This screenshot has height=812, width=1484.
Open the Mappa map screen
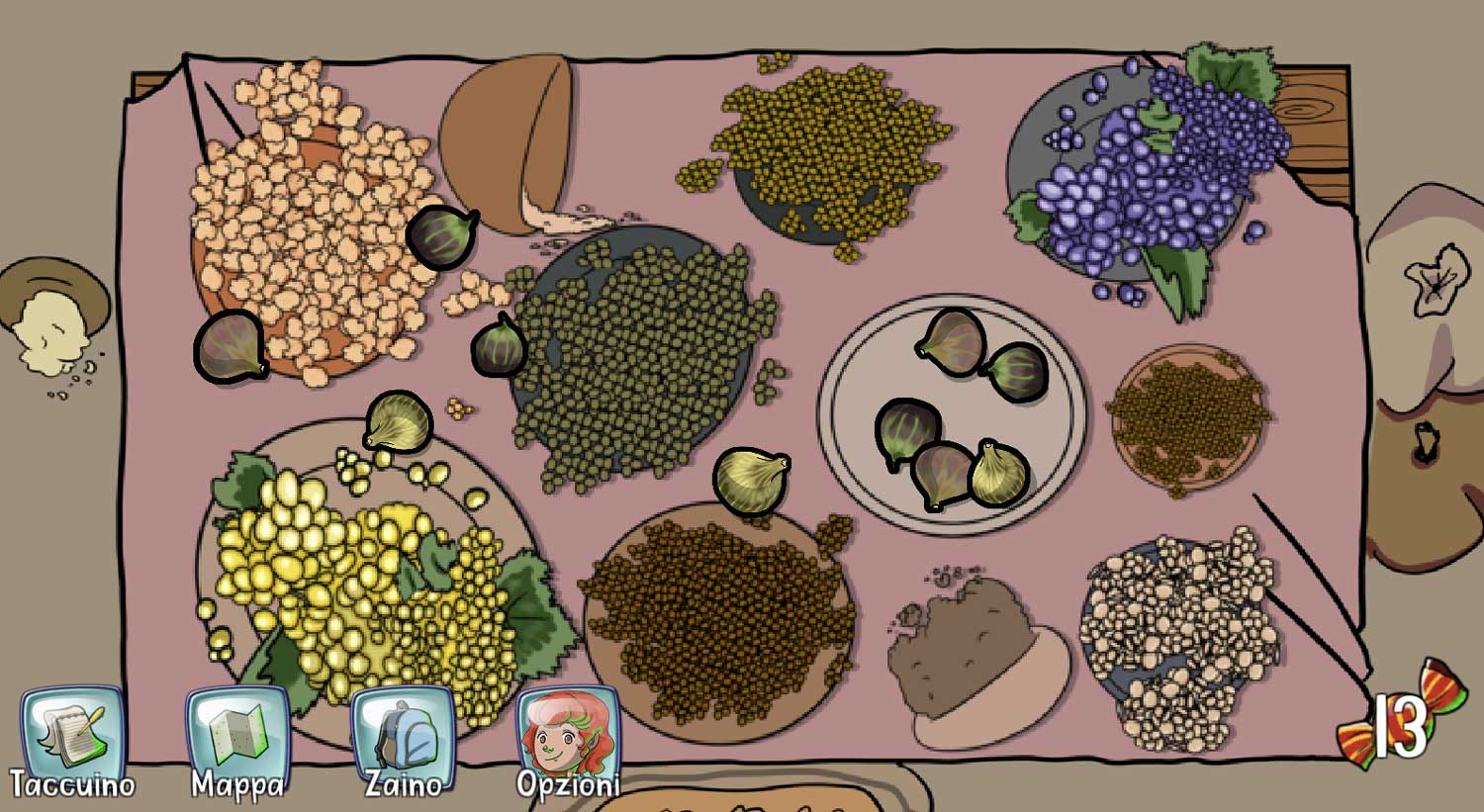coord(237,737)
